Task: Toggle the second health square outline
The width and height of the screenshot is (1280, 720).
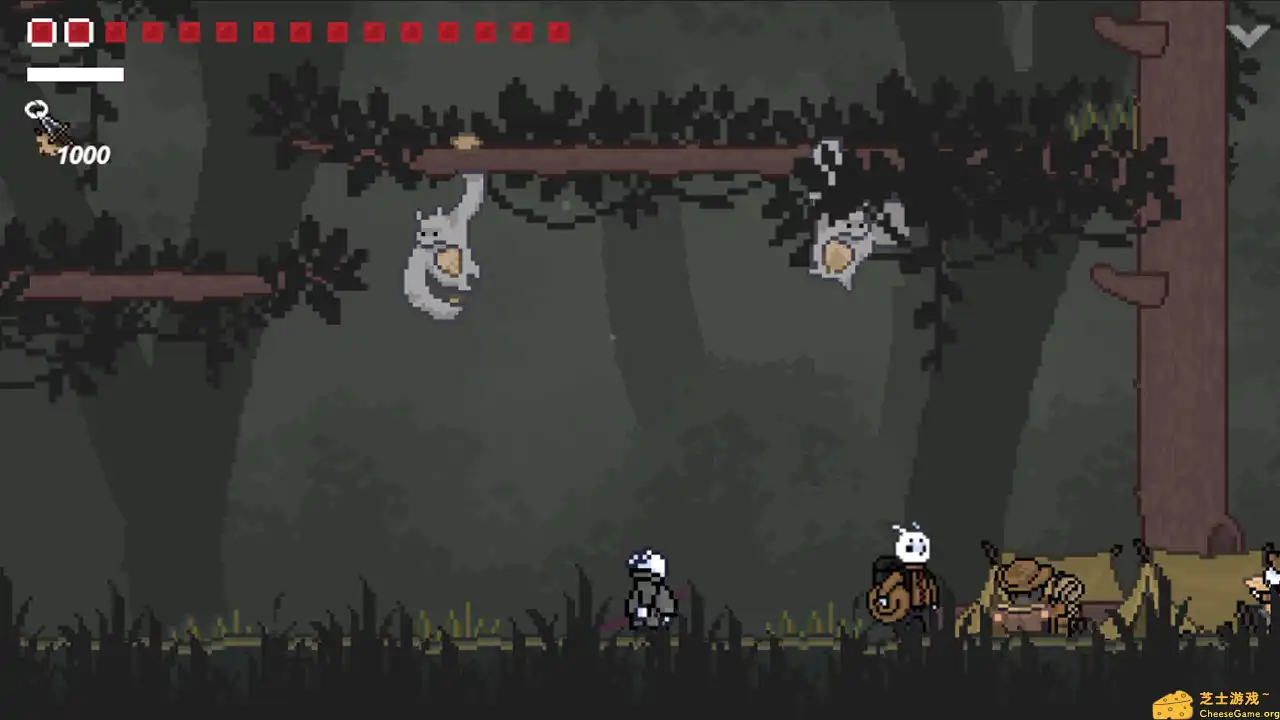Action: [x=78, y=32]
